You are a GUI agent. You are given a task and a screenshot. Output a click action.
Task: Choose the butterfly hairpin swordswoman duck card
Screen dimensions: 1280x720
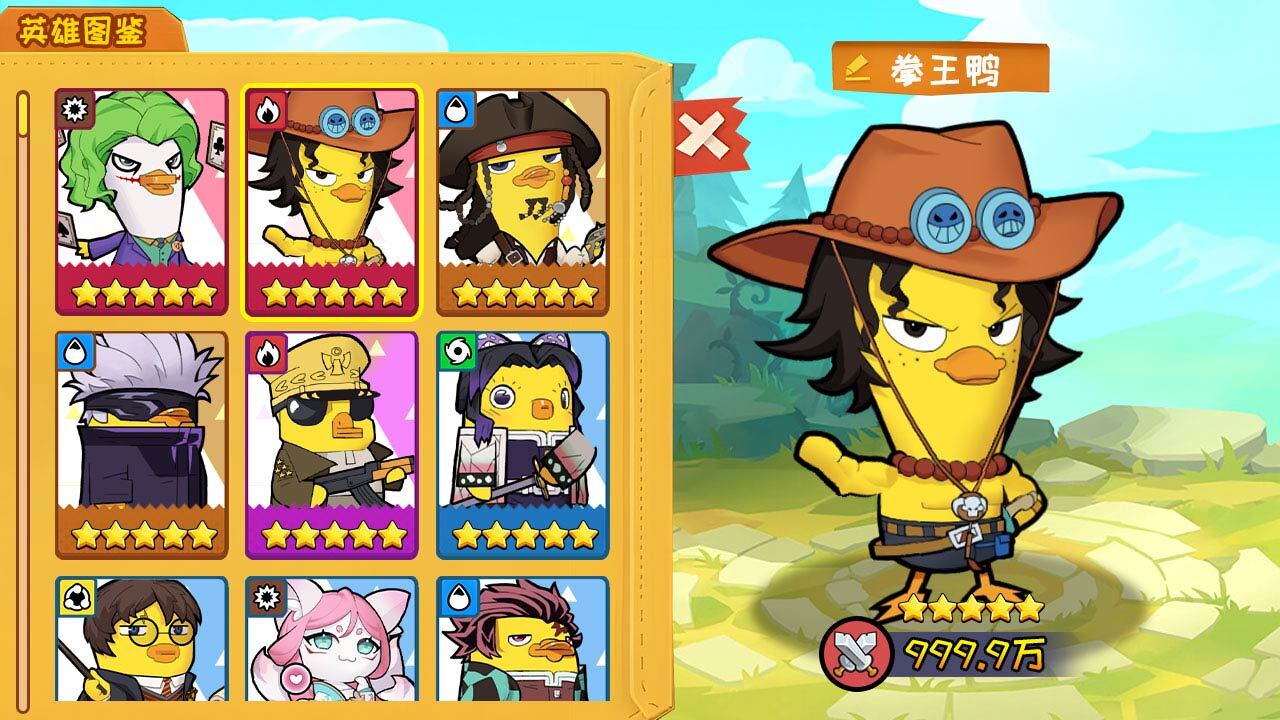point(522,444)
